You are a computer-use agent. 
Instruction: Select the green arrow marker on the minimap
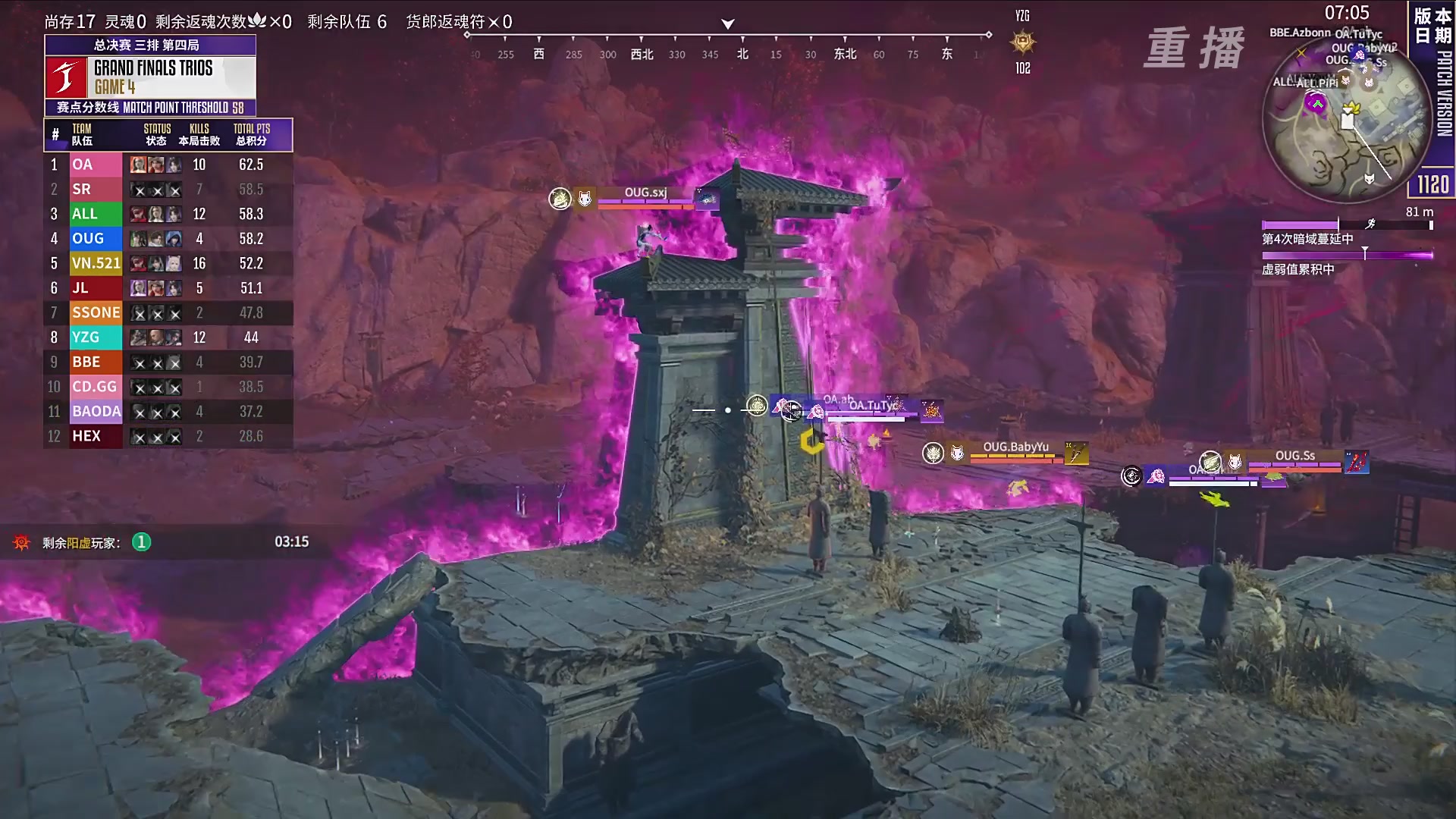point(1317,103)
